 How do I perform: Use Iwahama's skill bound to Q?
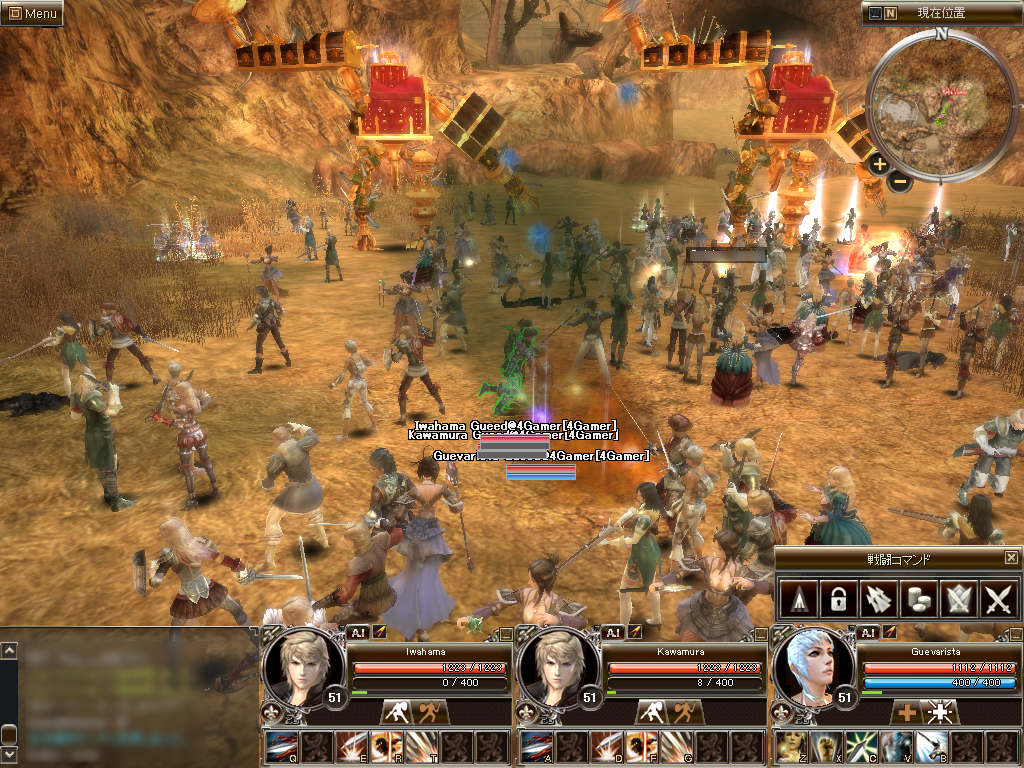click(x=281, y=747)
